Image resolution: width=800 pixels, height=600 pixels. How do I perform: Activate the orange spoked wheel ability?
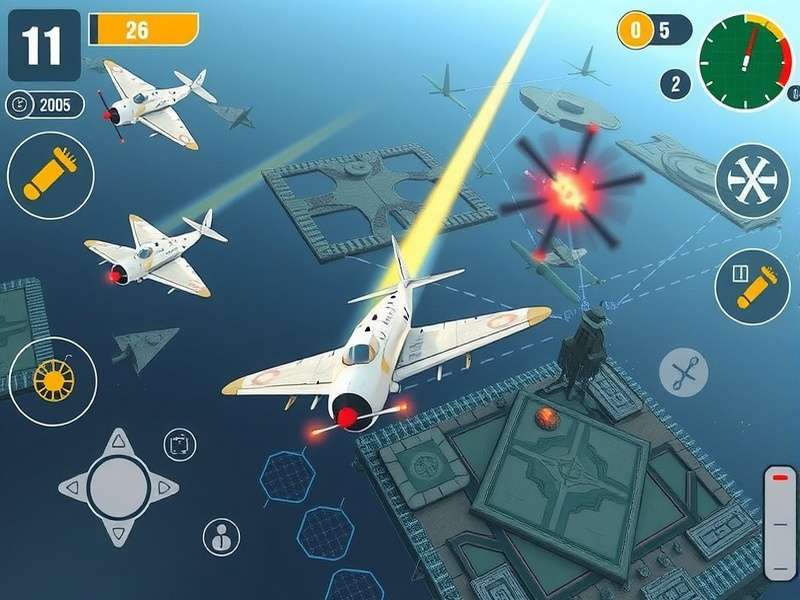pos(52,381)
